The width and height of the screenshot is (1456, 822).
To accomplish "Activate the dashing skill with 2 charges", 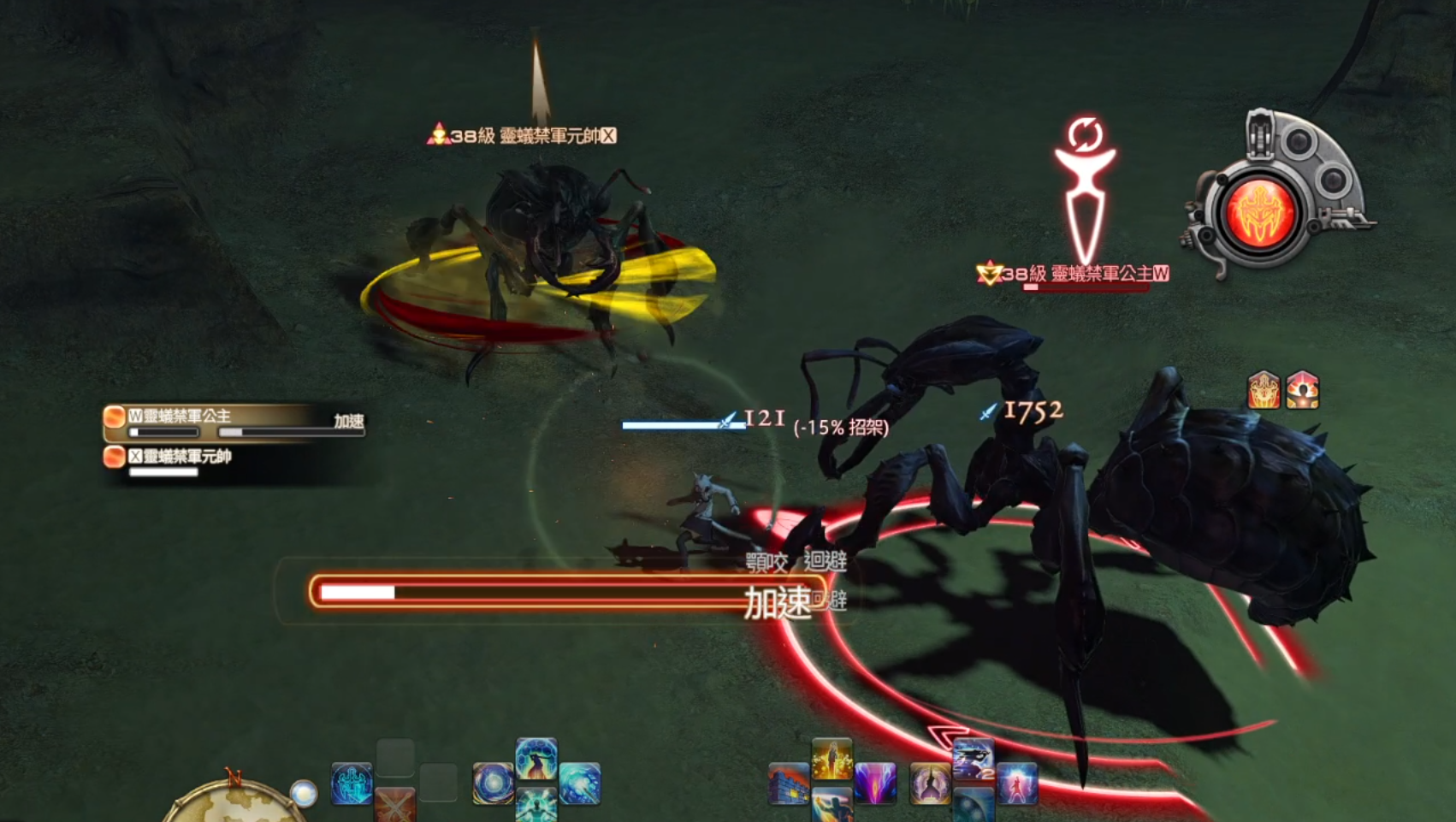I will [x=974, y=760].
